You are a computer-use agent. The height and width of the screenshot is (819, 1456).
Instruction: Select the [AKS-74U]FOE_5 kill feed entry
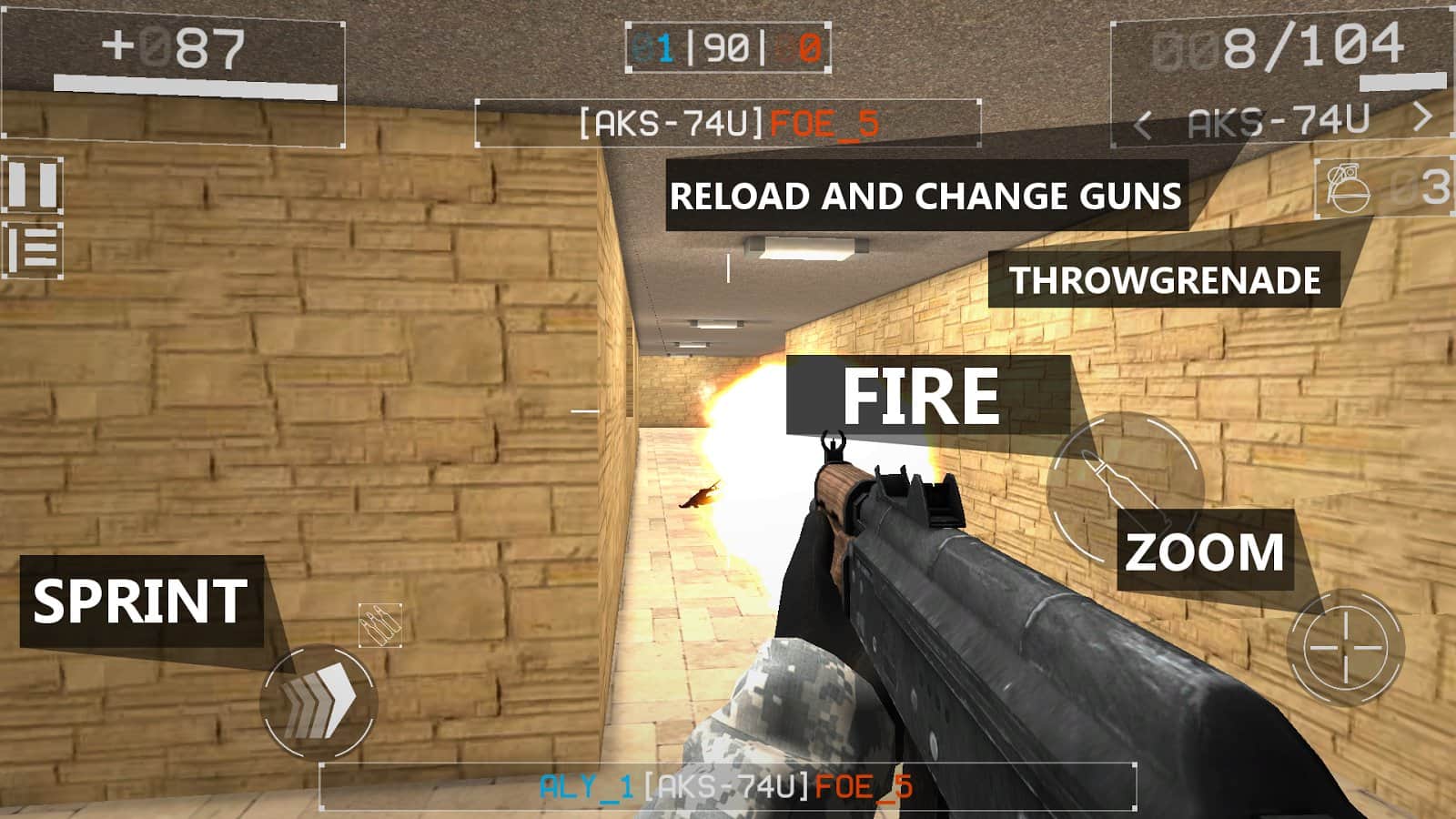pyautogui.click(x=728, y=119)
